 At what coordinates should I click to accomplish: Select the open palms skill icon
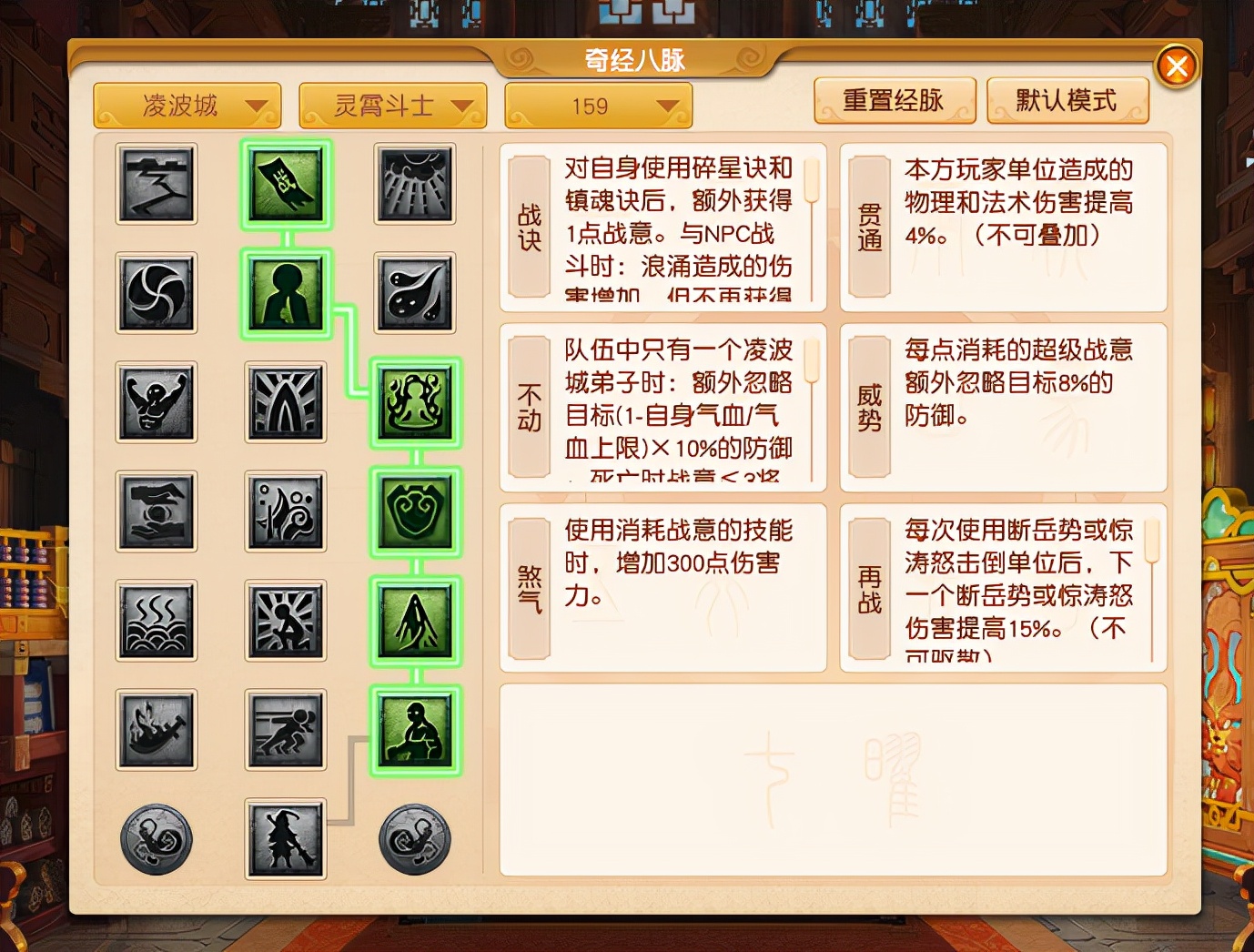(156, 512)
